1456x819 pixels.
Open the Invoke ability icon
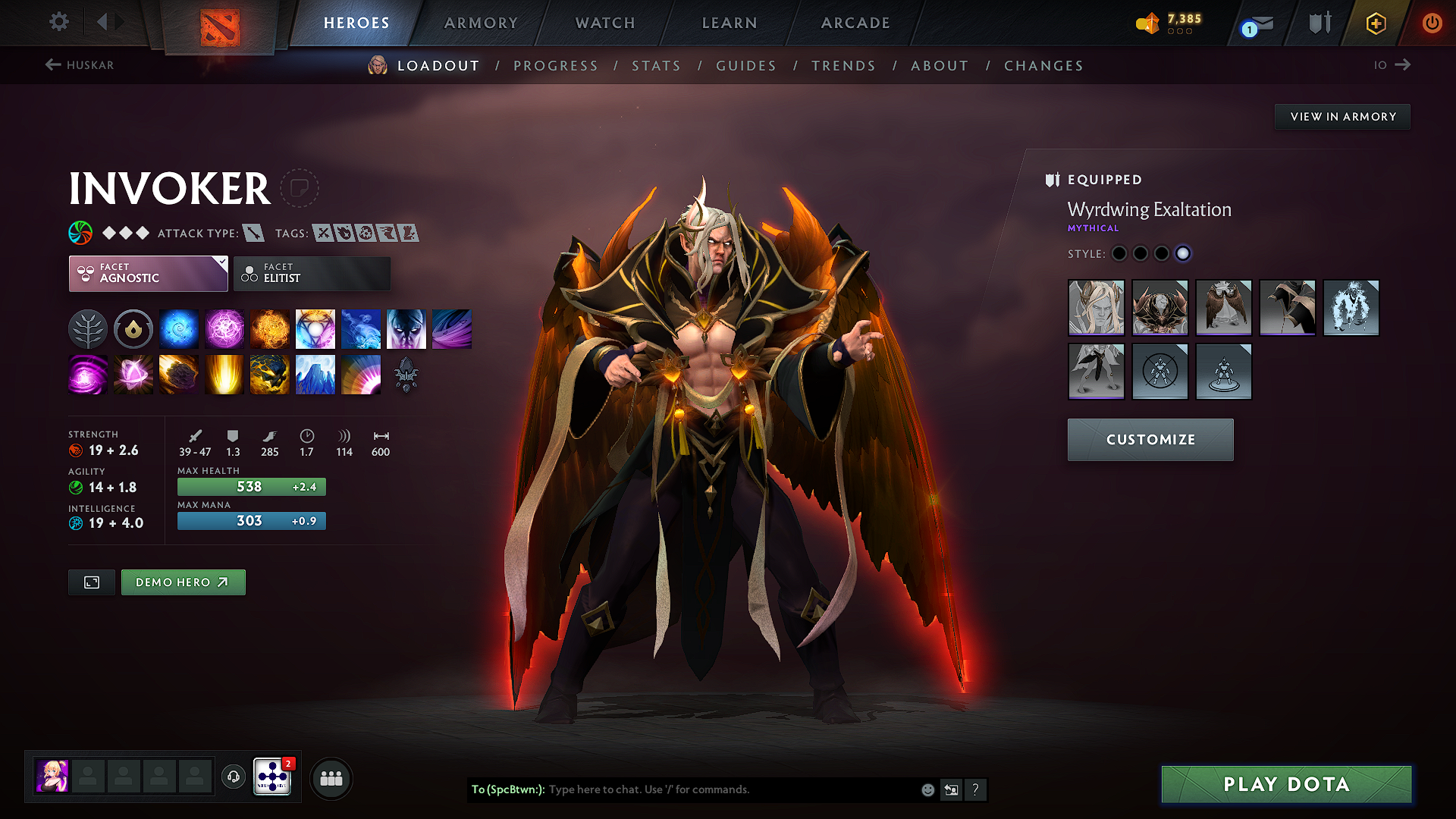click(315, 328)
